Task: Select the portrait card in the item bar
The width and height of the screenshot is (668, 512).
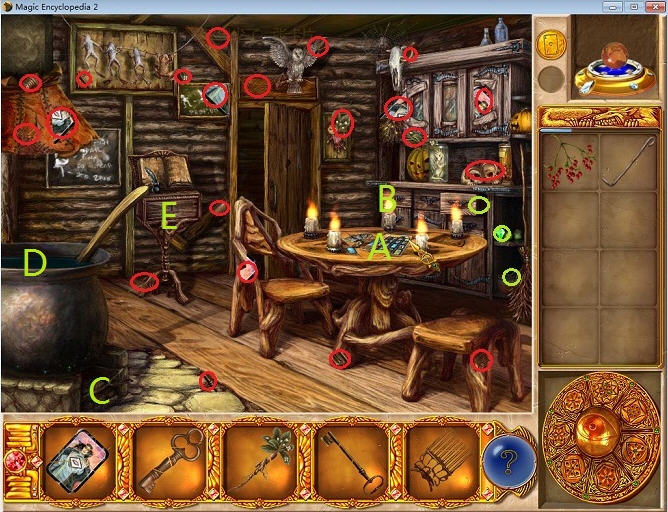Action: coord(75,460)
